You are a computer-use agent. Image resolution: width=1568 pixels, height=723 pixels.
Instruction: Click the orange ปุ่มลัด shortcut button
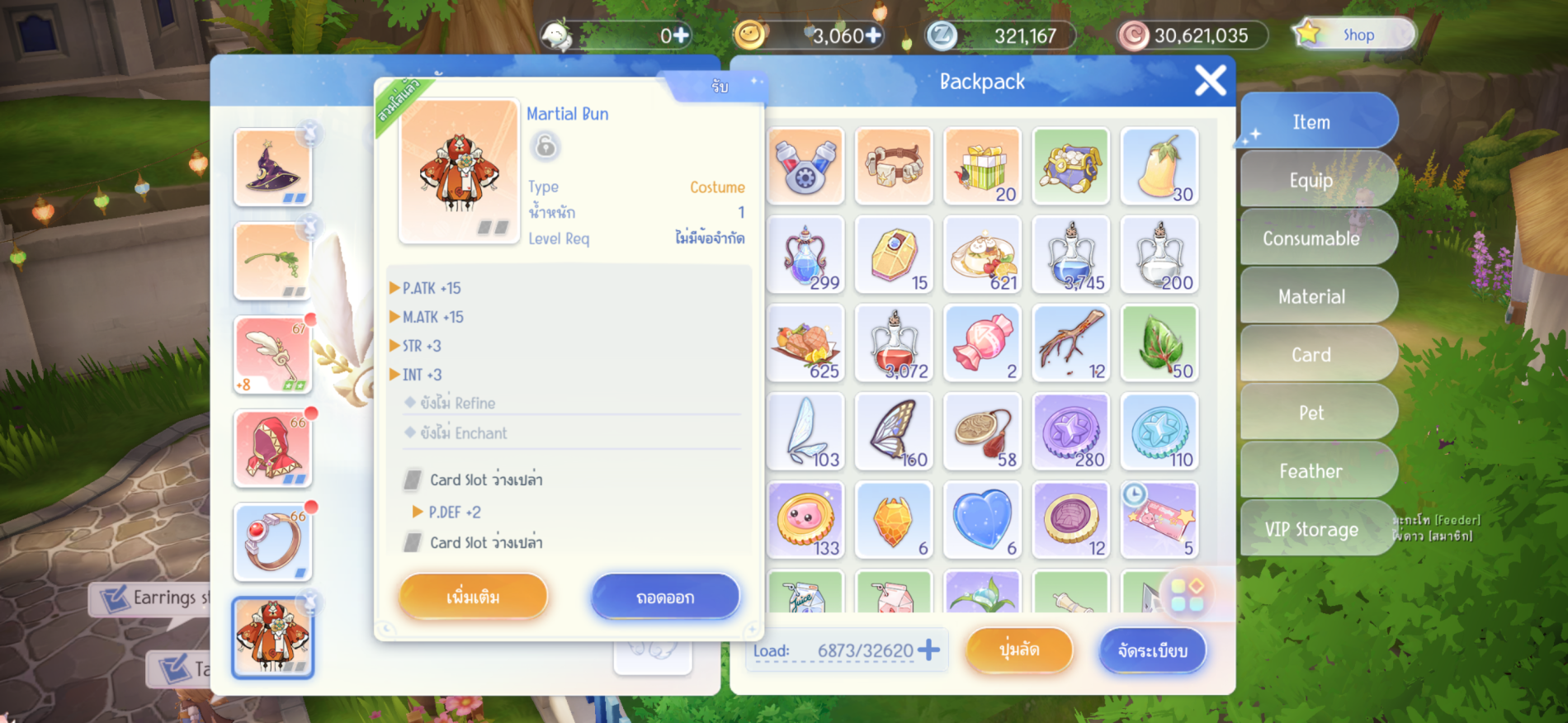point(1019,650)
